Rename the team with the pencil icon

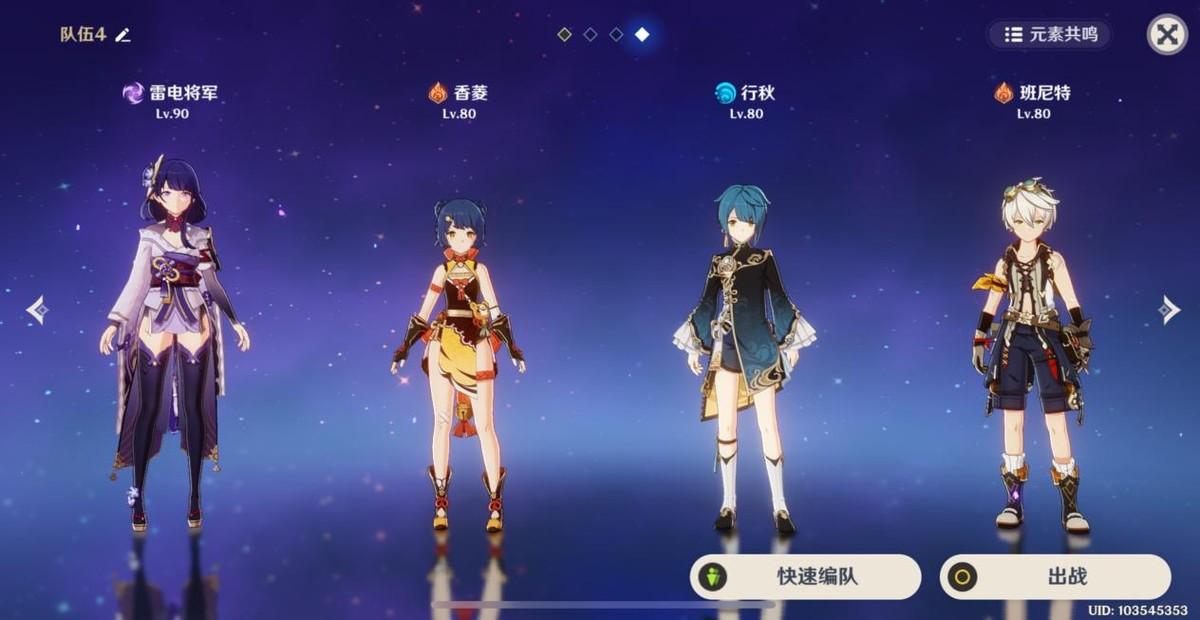pos(123,35)
